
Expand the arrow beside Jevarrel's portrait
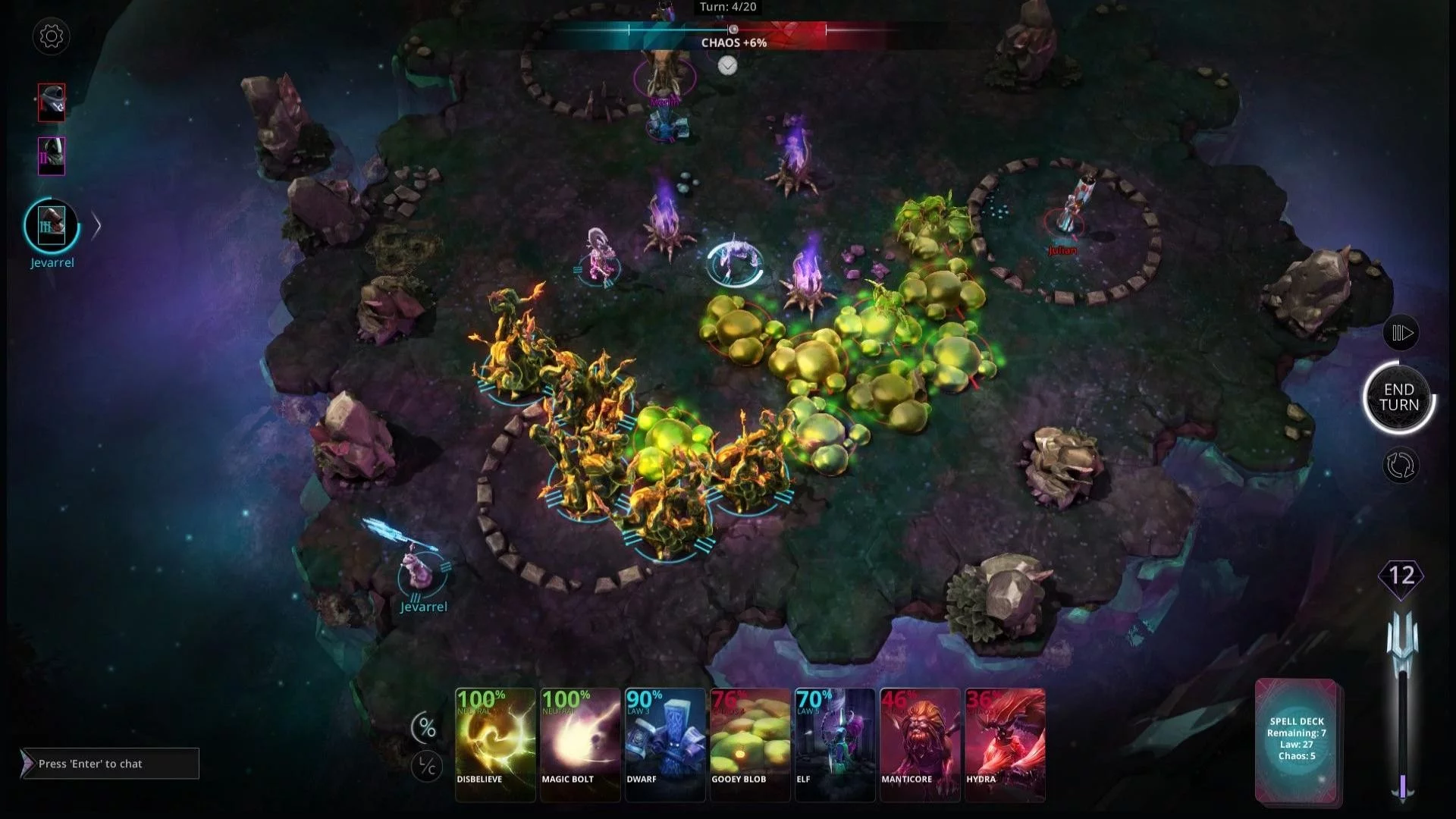click(x=96, y=226)
